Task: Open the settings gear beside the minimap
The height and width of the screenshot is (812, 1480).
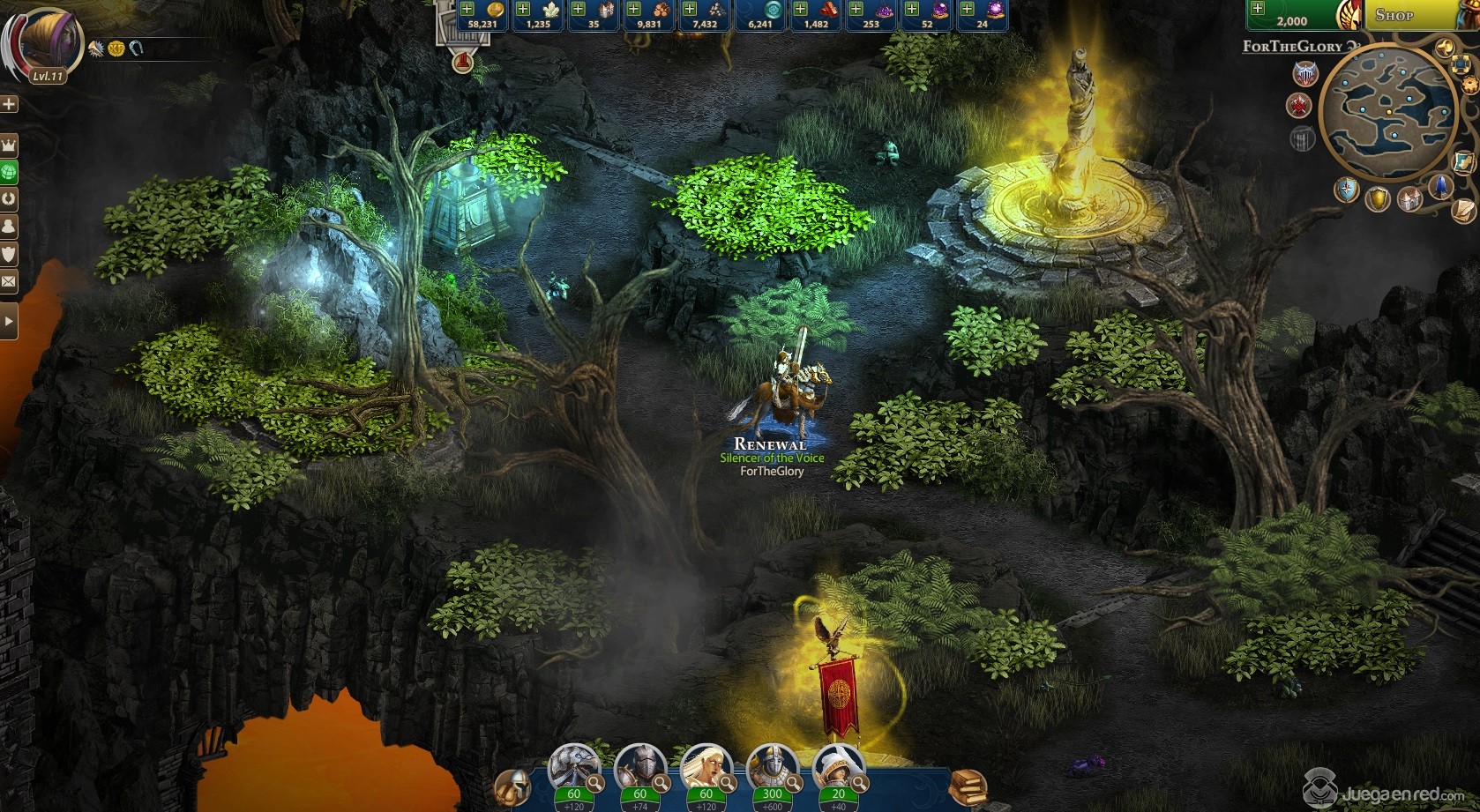Action: tap(1469, 85)
